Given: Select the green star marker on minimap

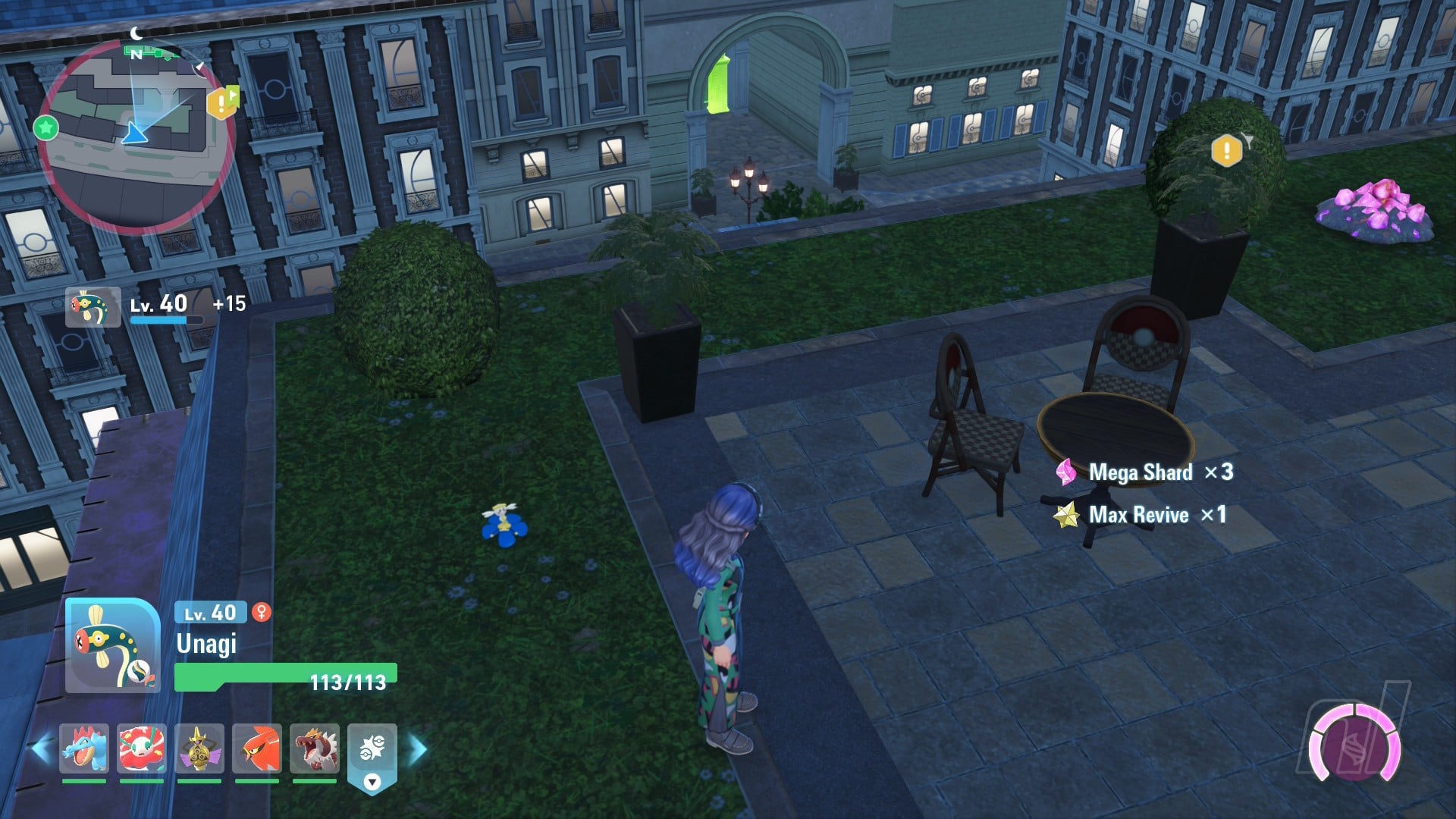Looking at the screenshot, I should (x=46, y=127).
